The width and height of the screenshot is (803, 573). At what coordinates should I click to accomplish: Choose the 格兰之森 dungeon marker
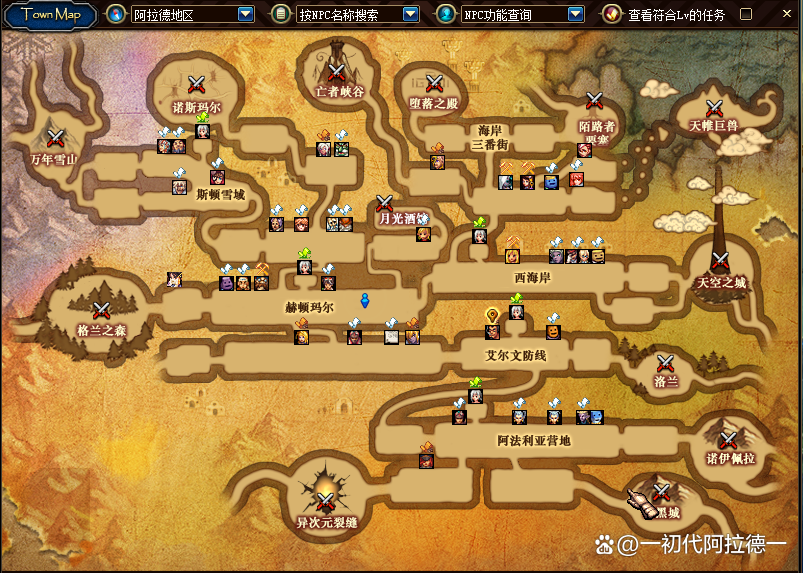(101, 310)
